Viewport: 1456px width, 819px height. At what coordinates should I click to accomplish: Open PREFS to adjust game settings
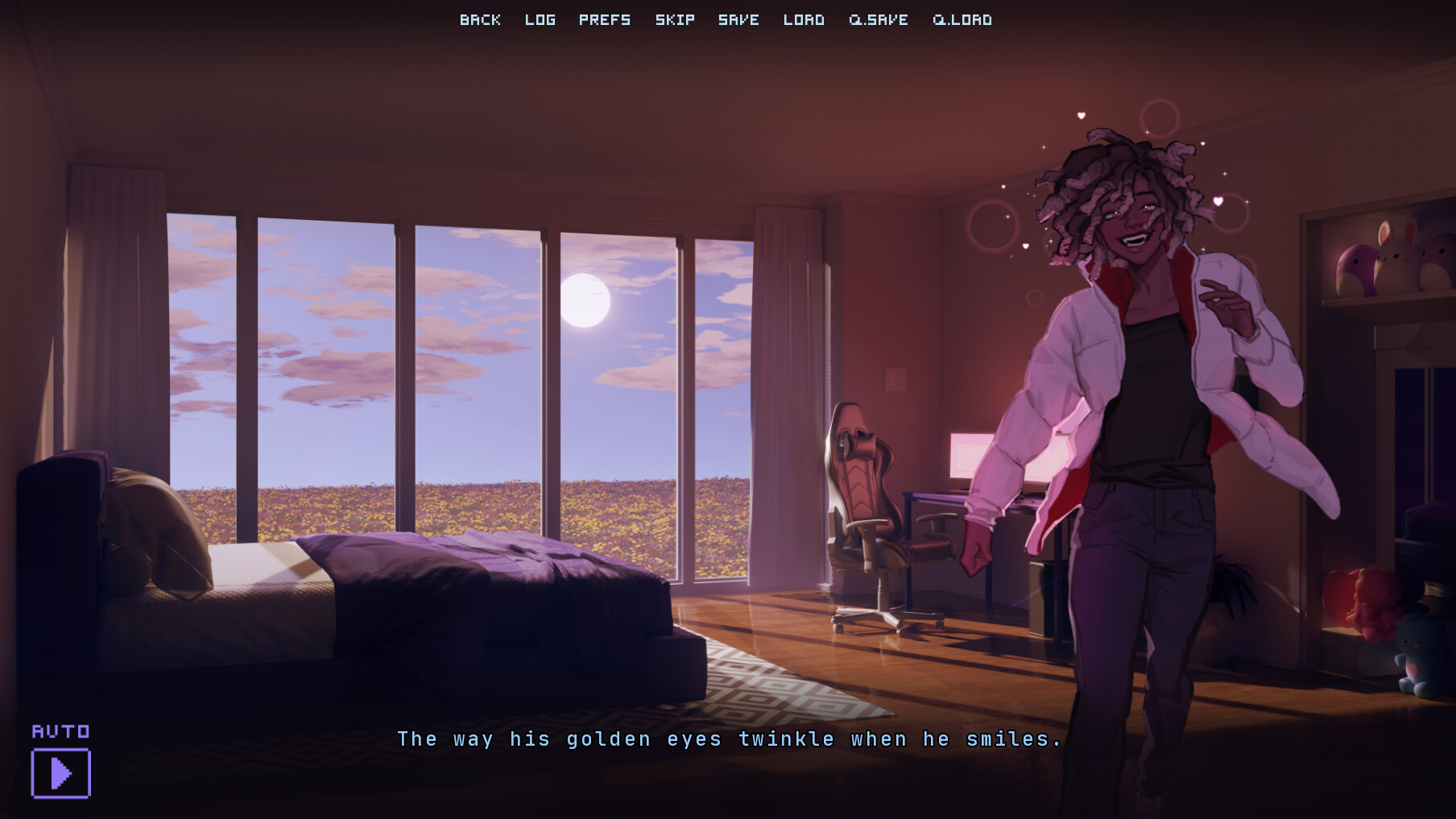click(x=606, y=19)
